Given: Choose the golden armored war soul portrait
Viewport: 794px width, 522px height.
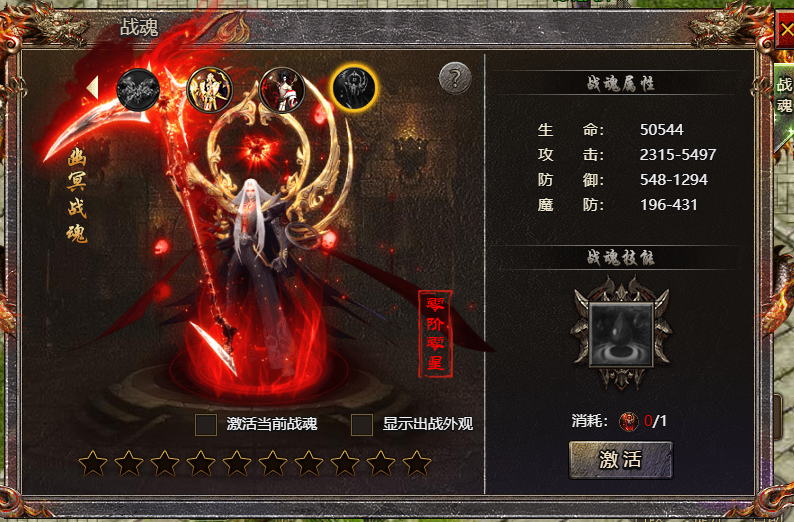Looking at the screenshot, I should (x=210, y=90).
